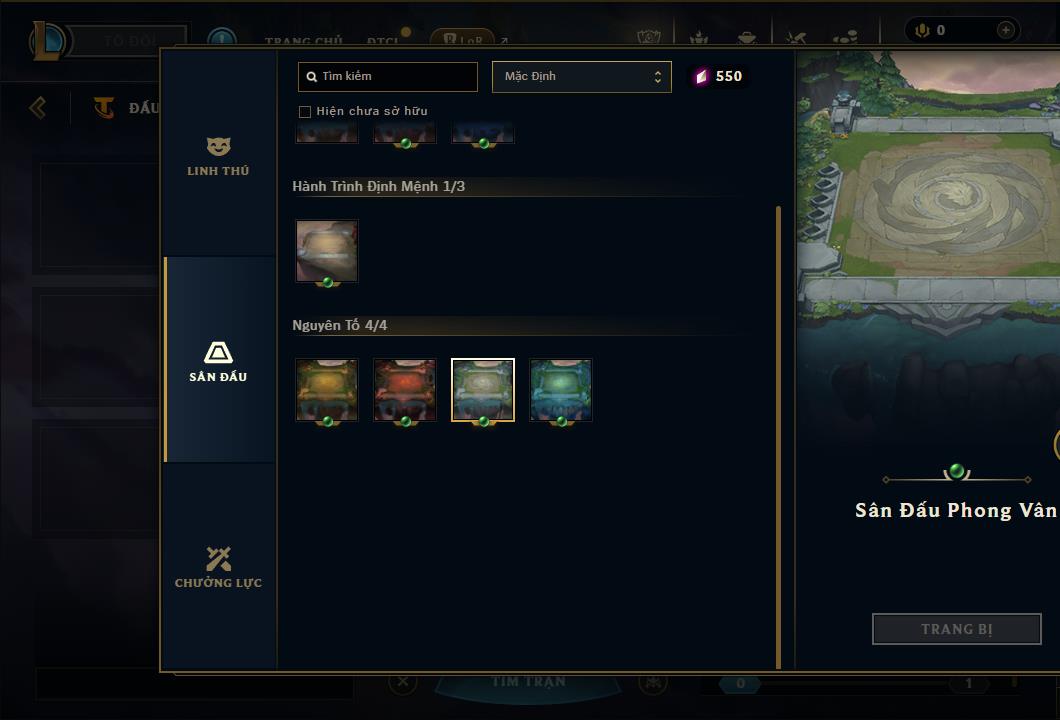Open the Mặc Định sort dropdown
The height and width of the screenshot is (720, 1060).
pyautogui.click(x=581, y=77)
